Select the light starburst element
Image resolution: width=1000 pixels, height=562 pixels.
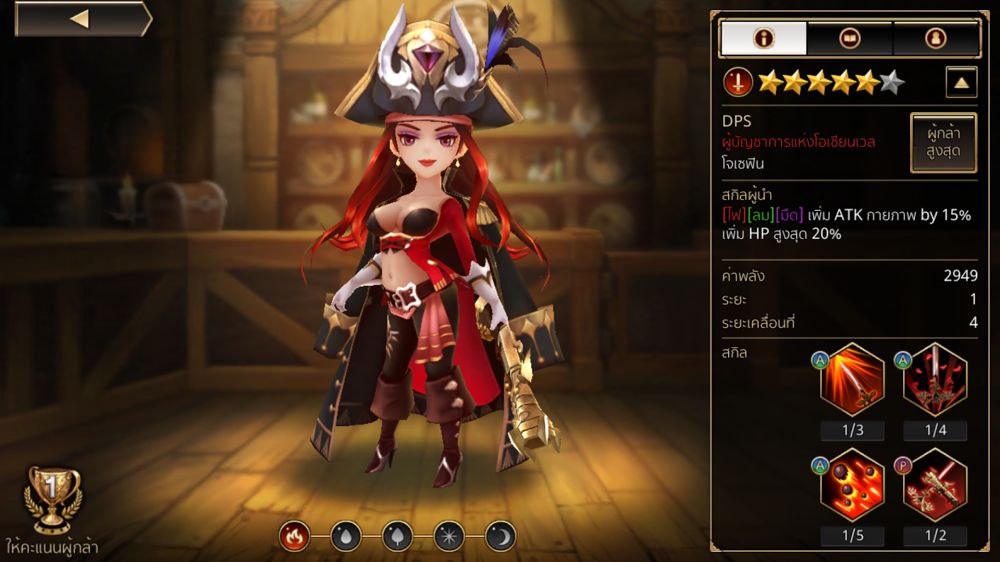(448, 536)
